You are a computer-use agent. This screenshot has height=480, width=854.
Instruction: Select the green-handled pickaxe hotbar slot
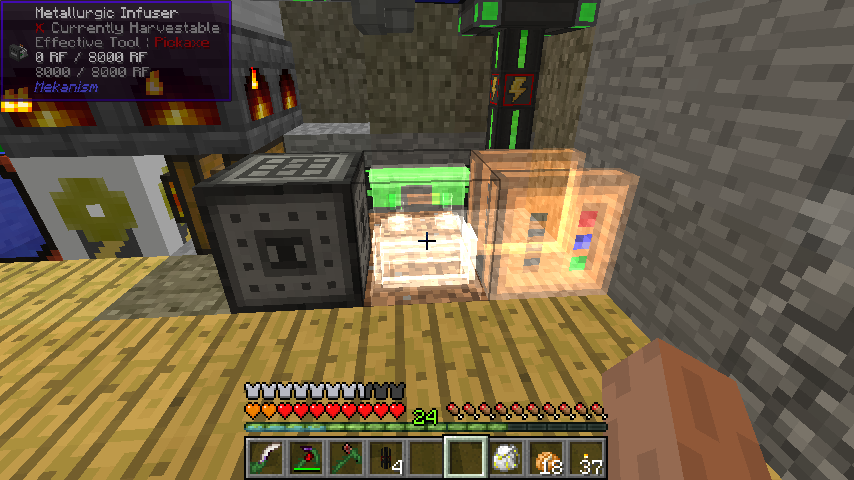click(344, 458)
